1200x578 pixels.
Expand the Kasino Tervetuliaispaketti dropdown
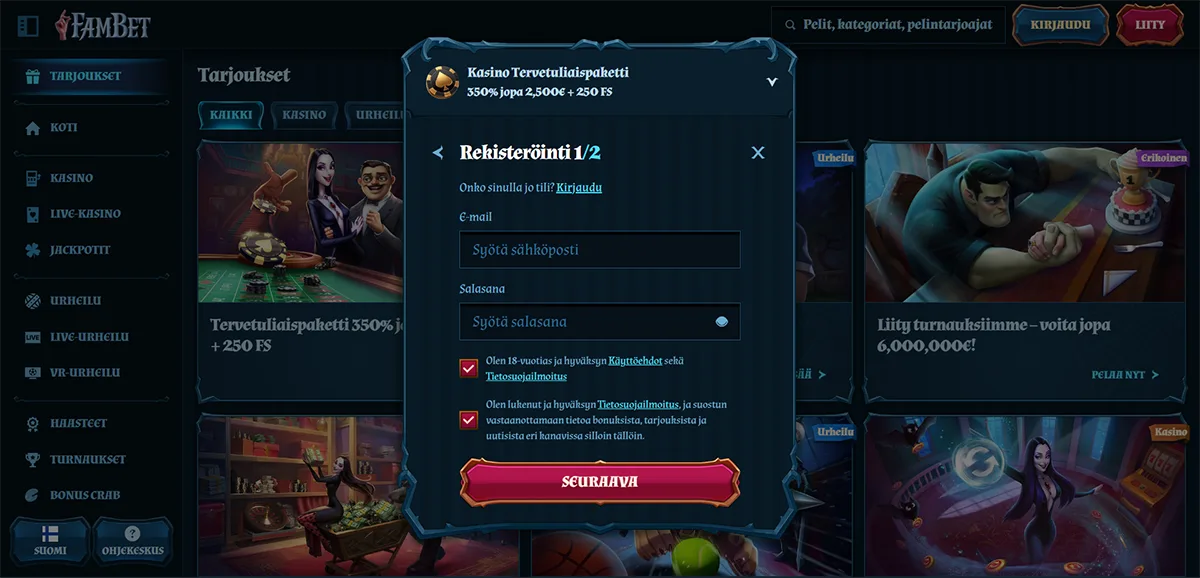click(x=771, y=82)
